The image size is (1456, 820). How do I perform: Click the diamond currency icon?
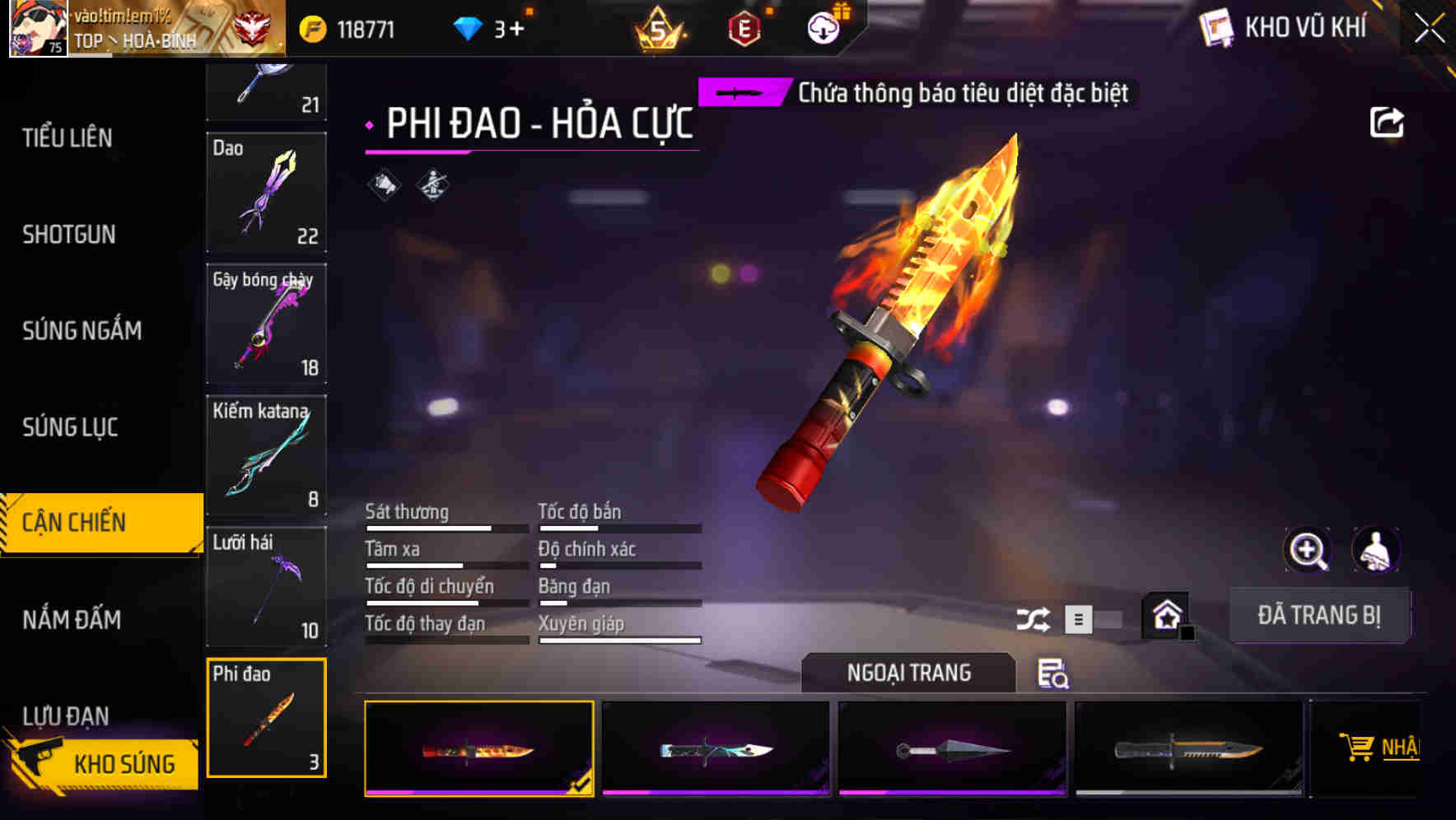469,27
